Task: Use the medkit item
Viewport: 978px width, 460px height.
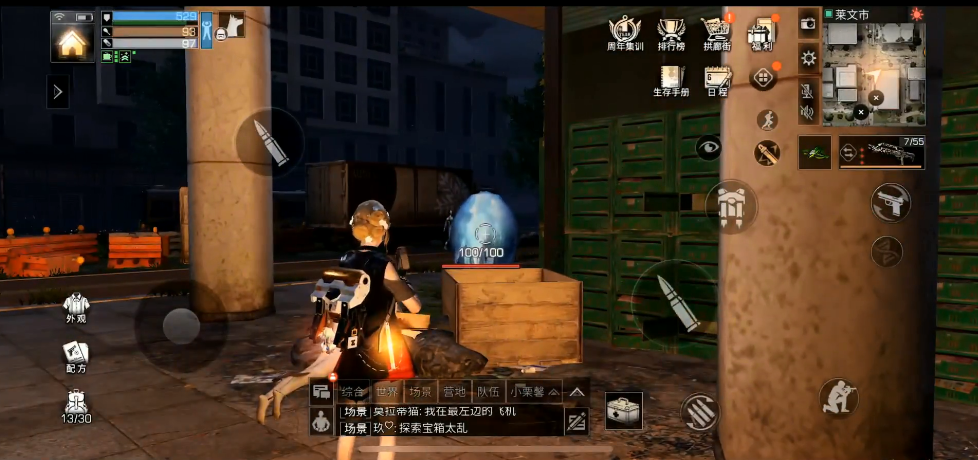Action: (x=625, y=409)
